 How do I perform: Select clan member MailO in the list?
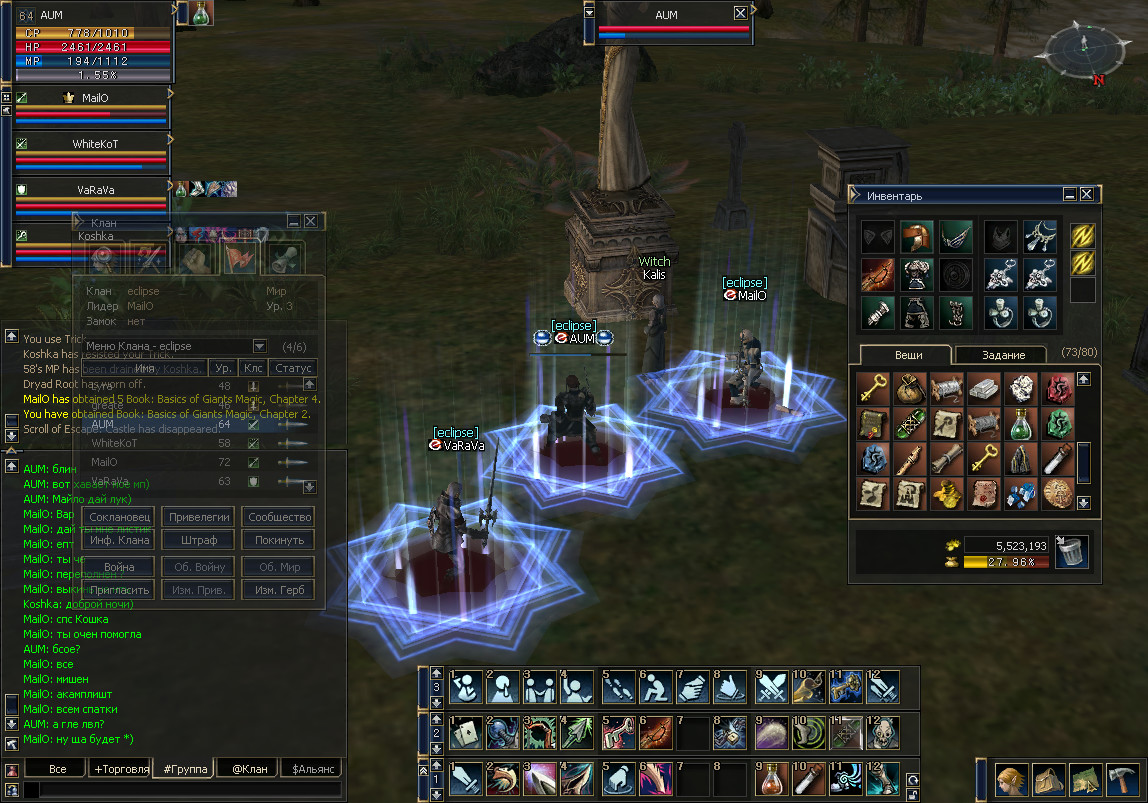coord(104,462)
